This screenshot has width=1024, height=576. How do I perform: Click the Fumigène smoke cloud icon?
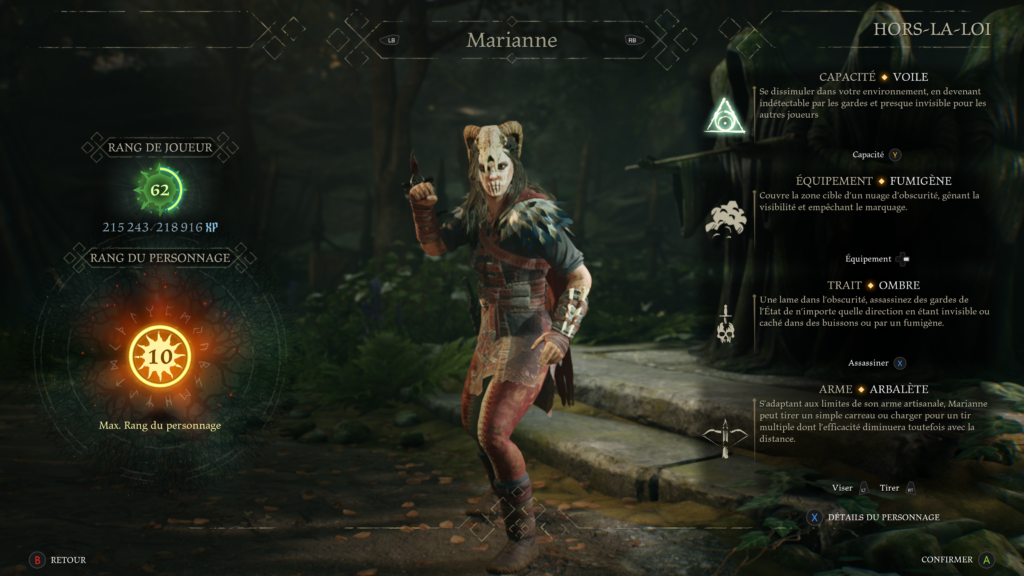click(x=726, y=218)
